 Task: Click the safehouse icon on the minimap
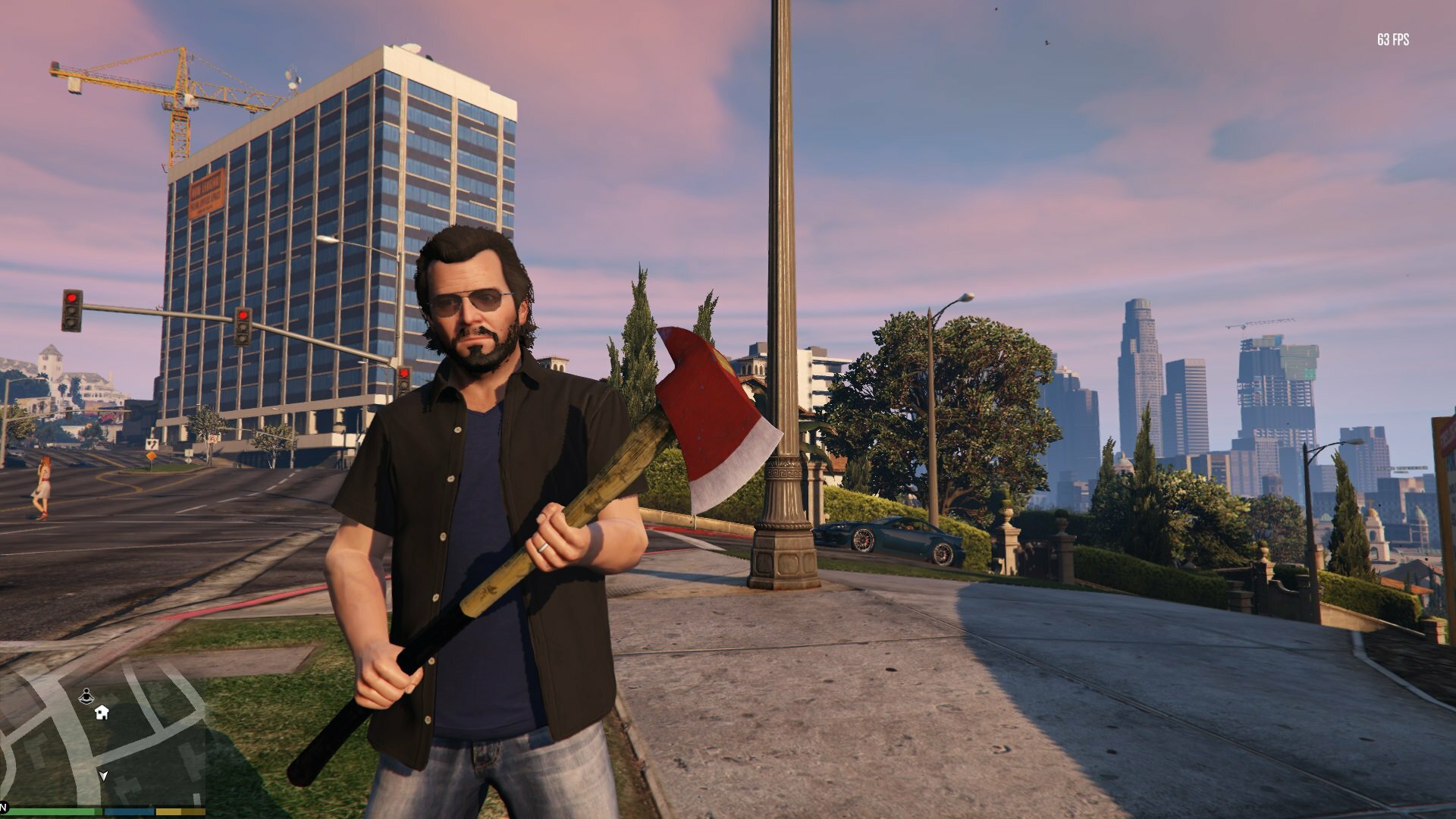coord(102,712)
